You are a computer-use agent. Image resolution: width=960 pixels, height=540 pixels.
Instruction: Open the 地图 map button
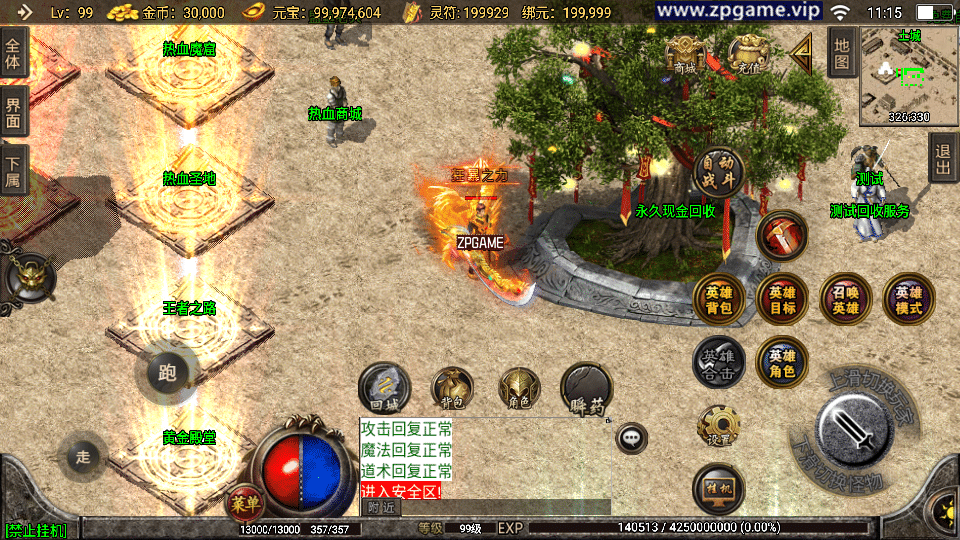[842, 52]
